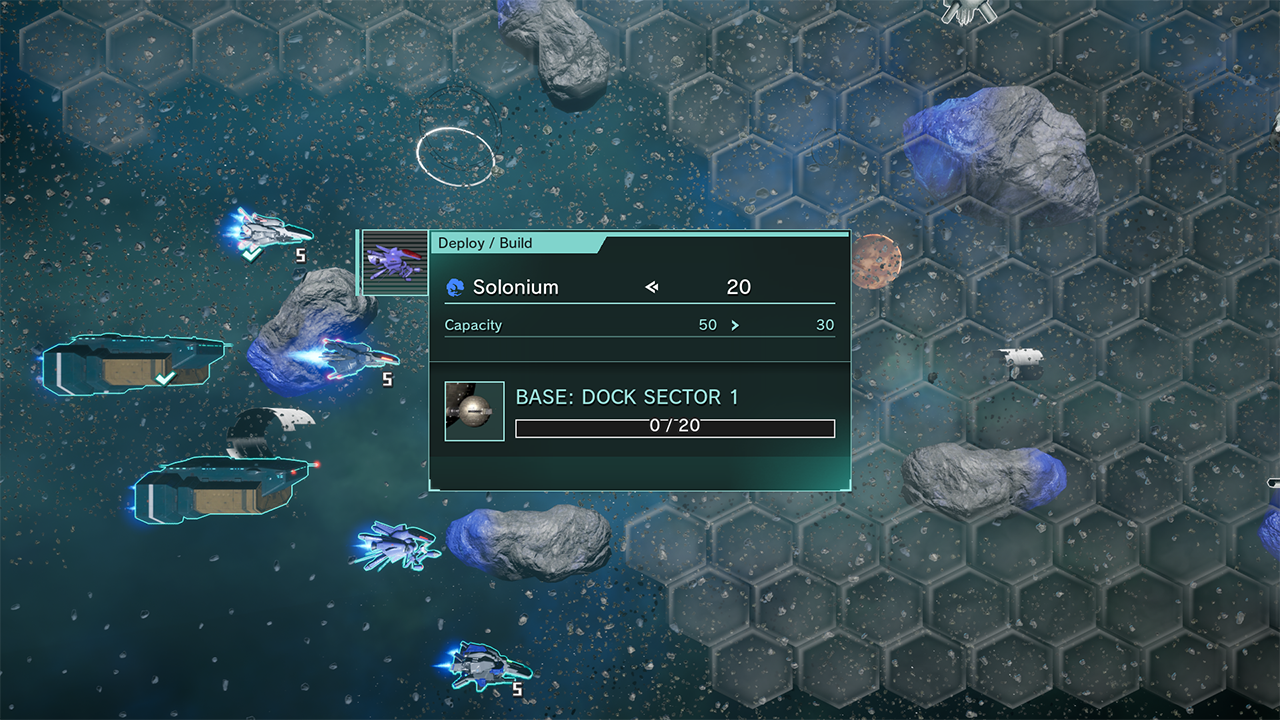
Task: Select the carrier ship with the checkmark
Action: tap(135, 364)
